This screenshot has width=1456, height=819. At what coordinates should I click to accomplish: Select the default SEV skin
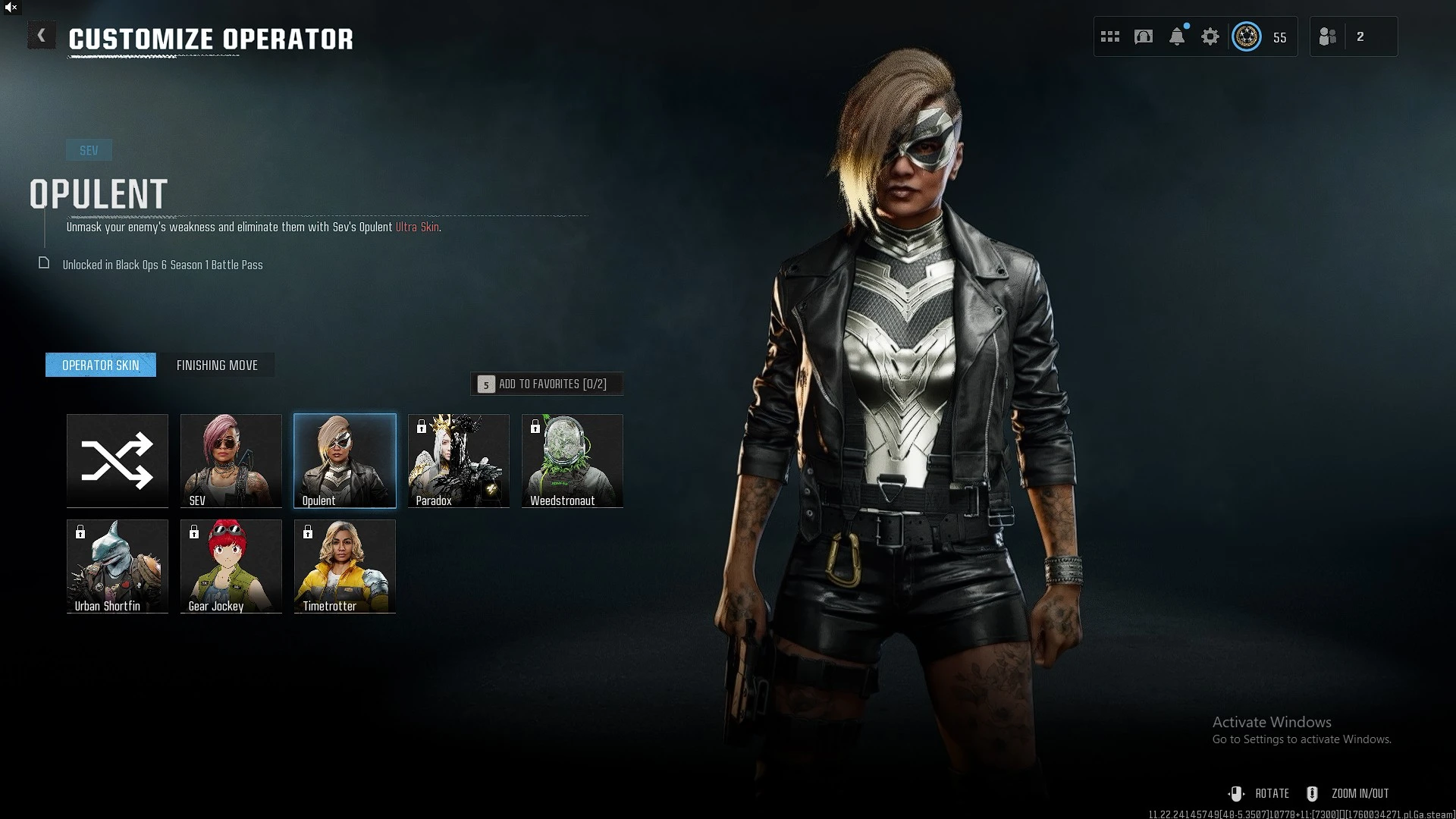231,460
